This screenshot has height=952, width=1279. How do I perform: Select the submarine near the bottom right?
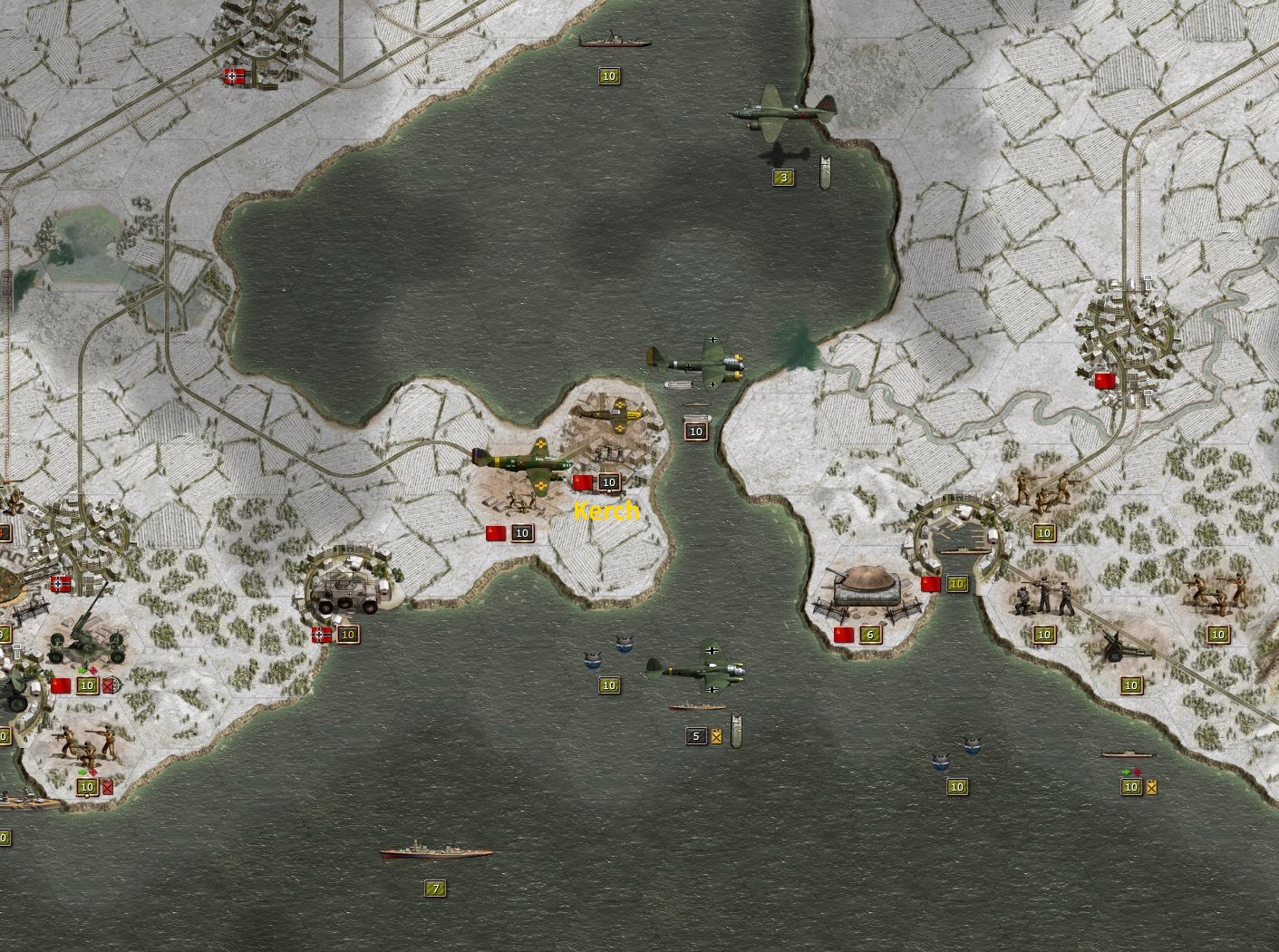point(1128,755)
